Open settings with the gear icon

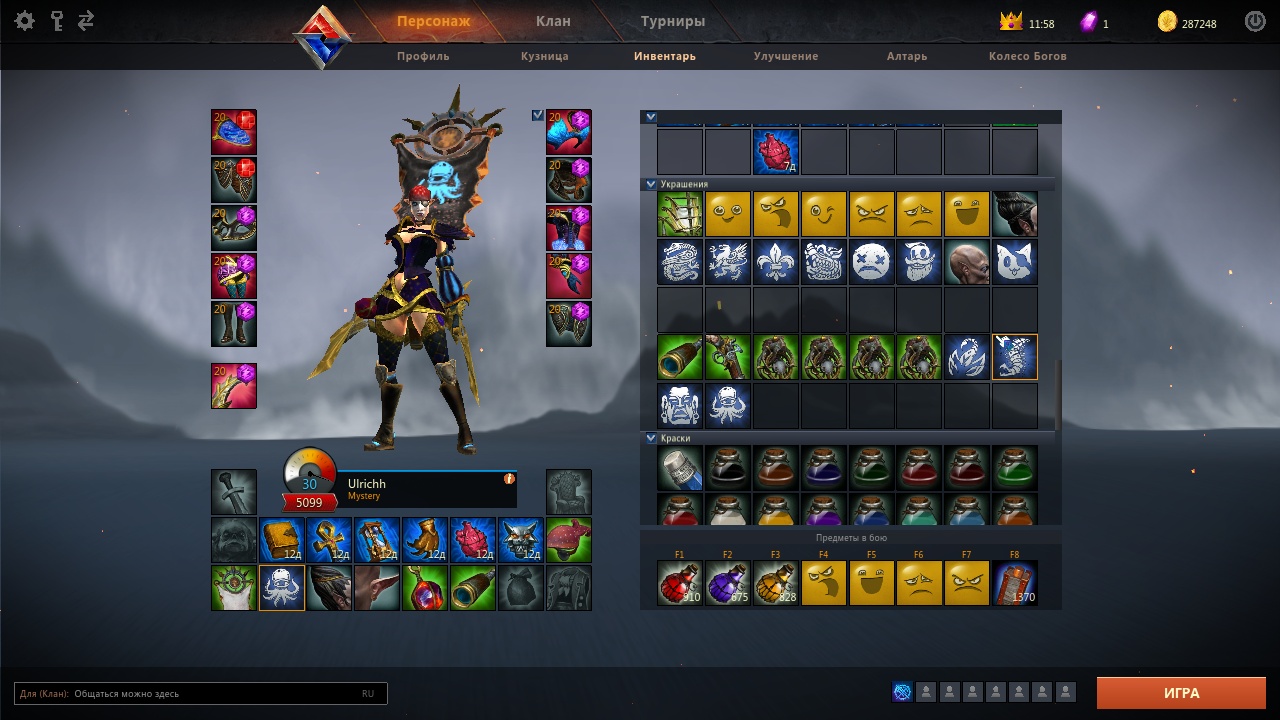25,21
